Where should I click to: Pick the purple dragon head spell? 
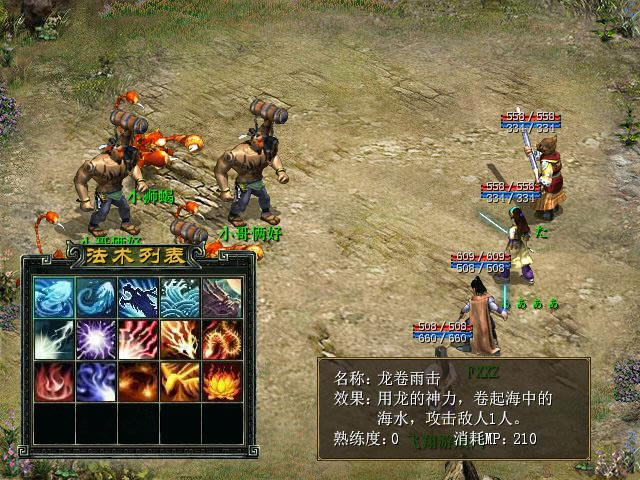pyautogui.click(x=221, y=297)
